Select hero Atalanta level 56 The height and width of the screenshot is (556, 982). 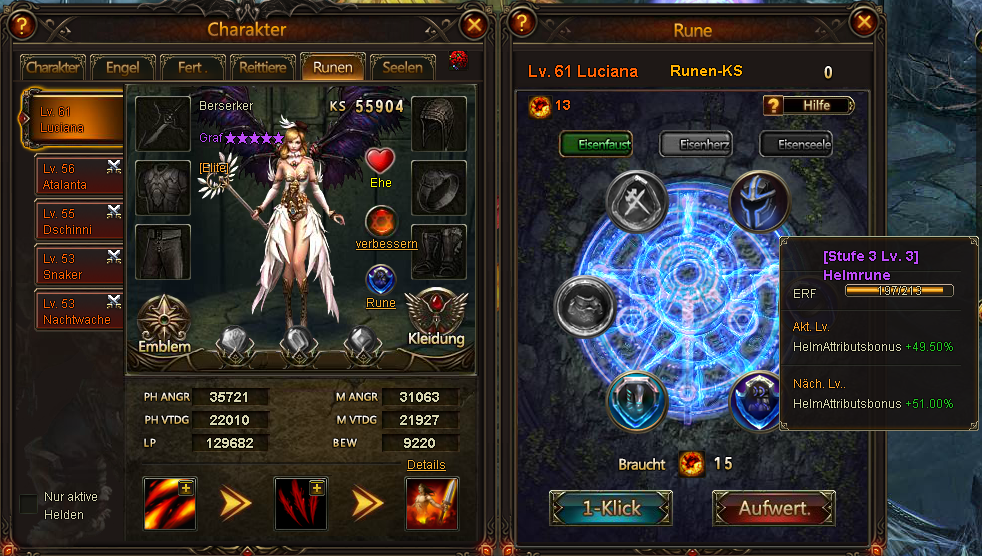click(x=77, y=177)
